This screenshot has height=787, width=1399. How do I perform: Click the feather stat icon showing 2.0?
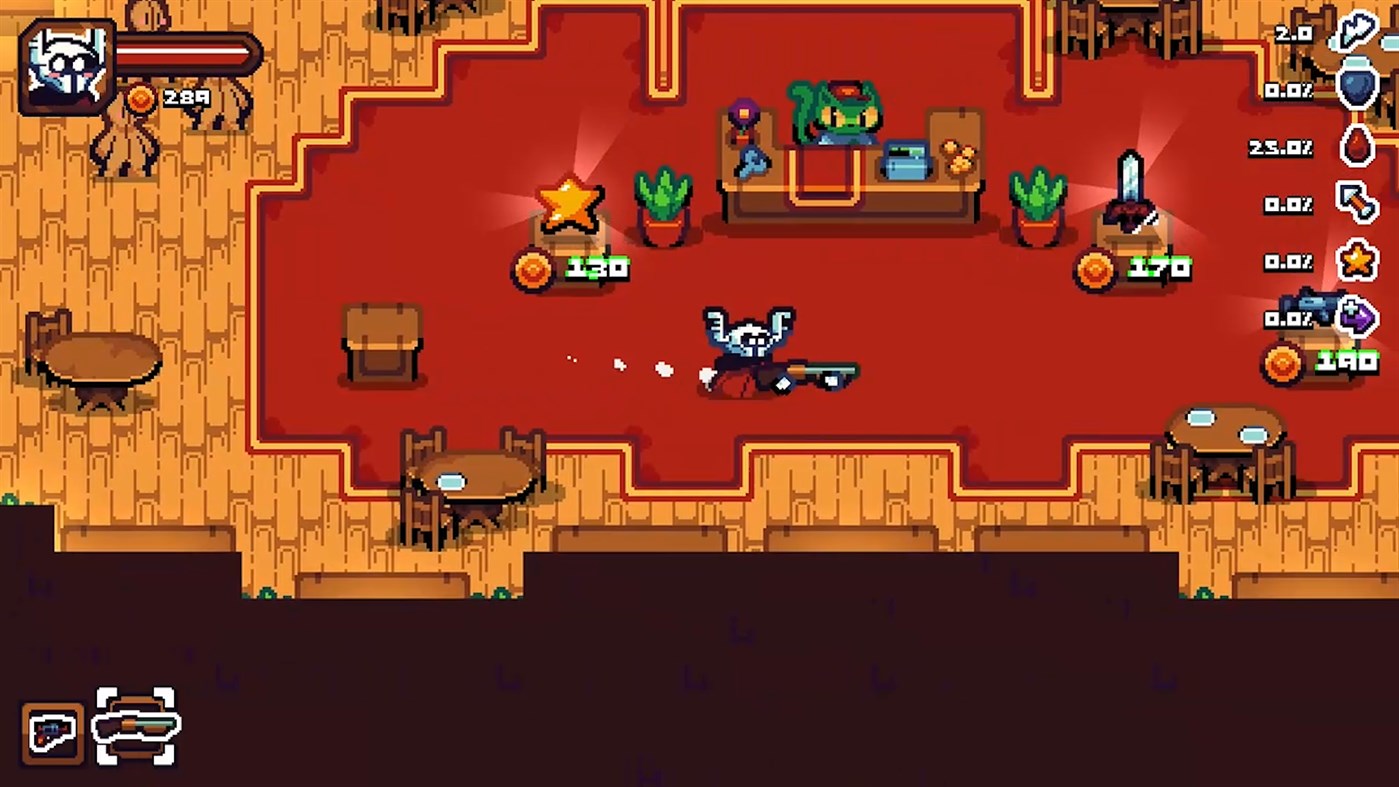(1357, 33)
